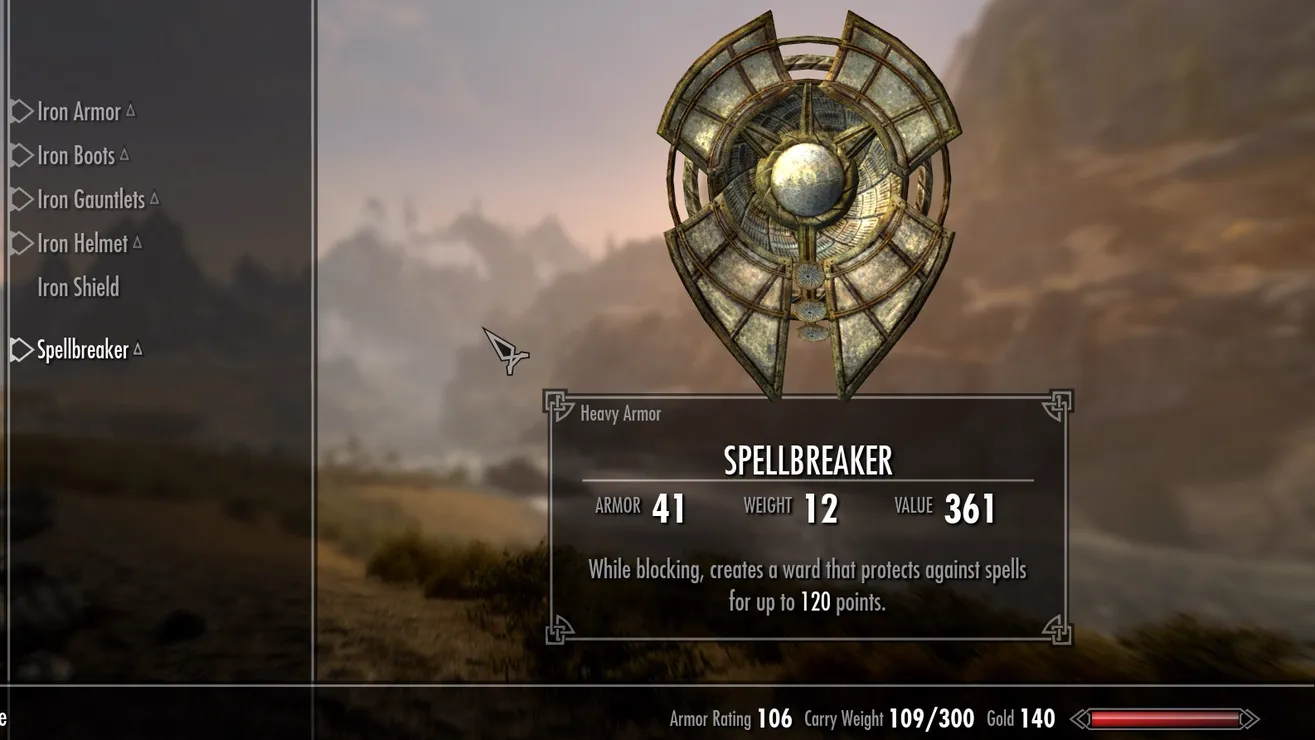This screenshot has width=1315, height=740.
Task: Click the Iron Gauntlets item
Action: coord(91,200)
